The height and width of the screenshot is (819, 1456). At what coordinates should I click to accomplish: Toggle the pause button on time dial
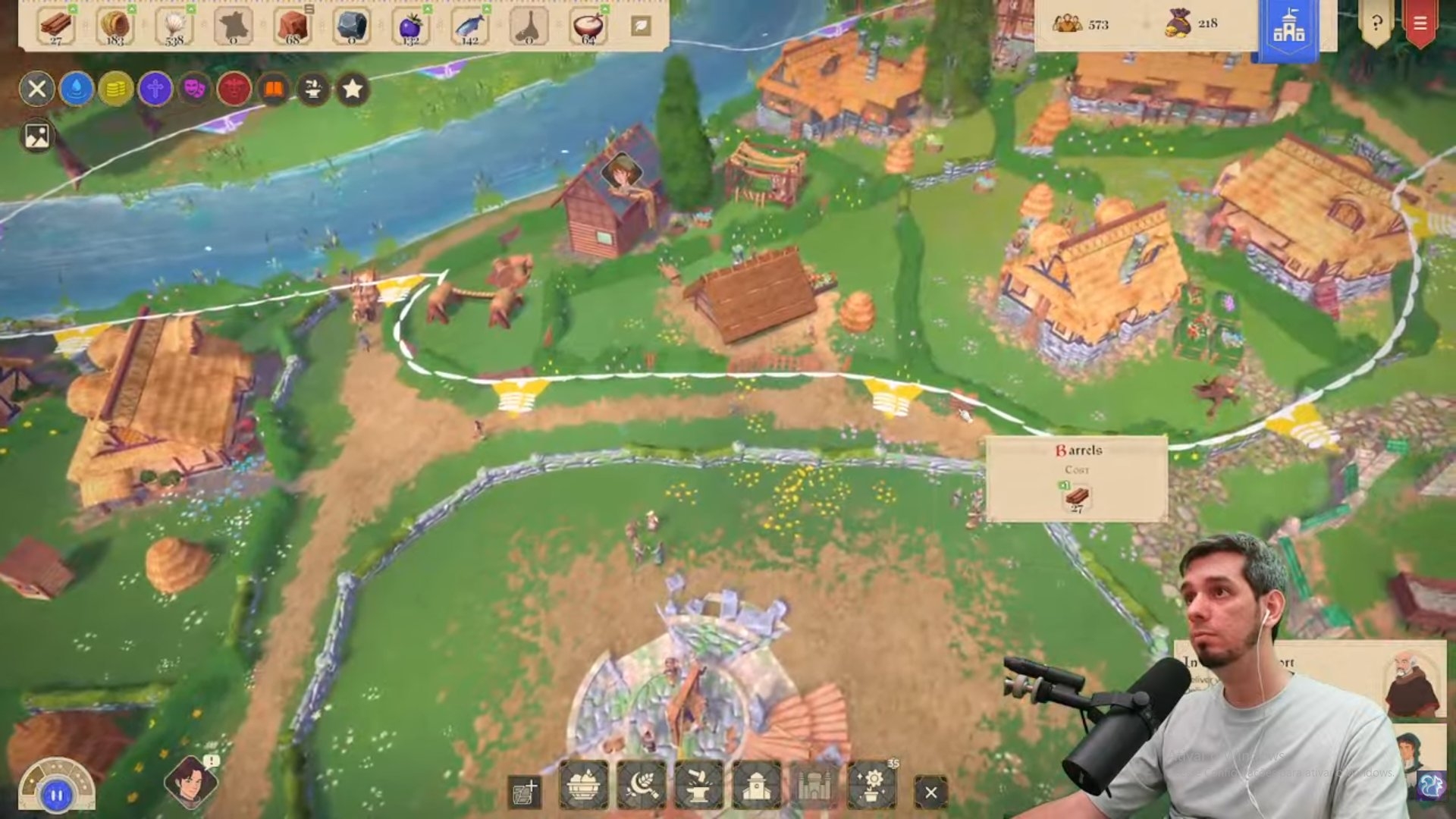[x=56, y=795]
